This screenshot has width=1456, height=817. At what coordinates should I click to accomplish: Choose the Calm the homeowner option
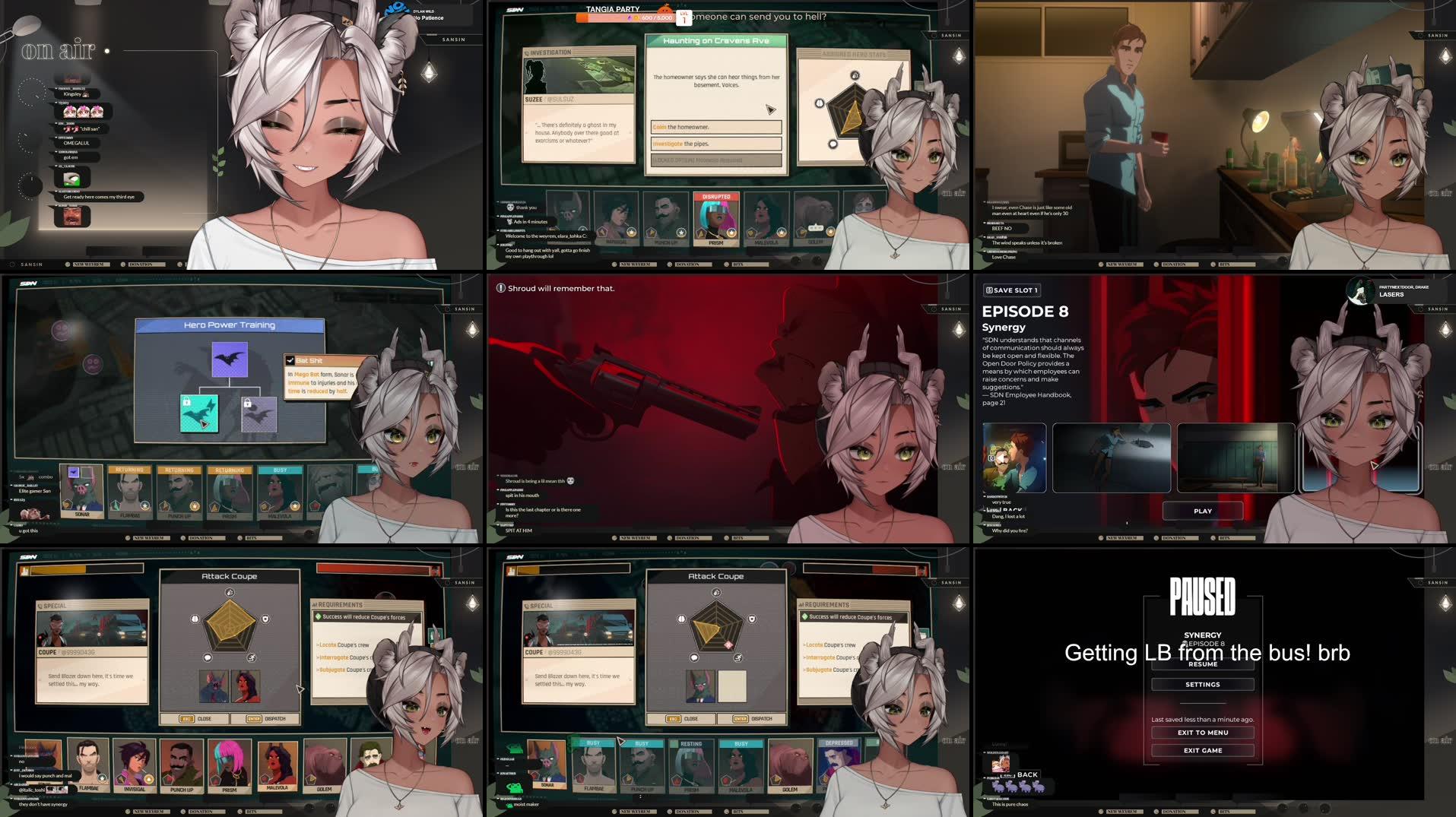coord(715,127)
